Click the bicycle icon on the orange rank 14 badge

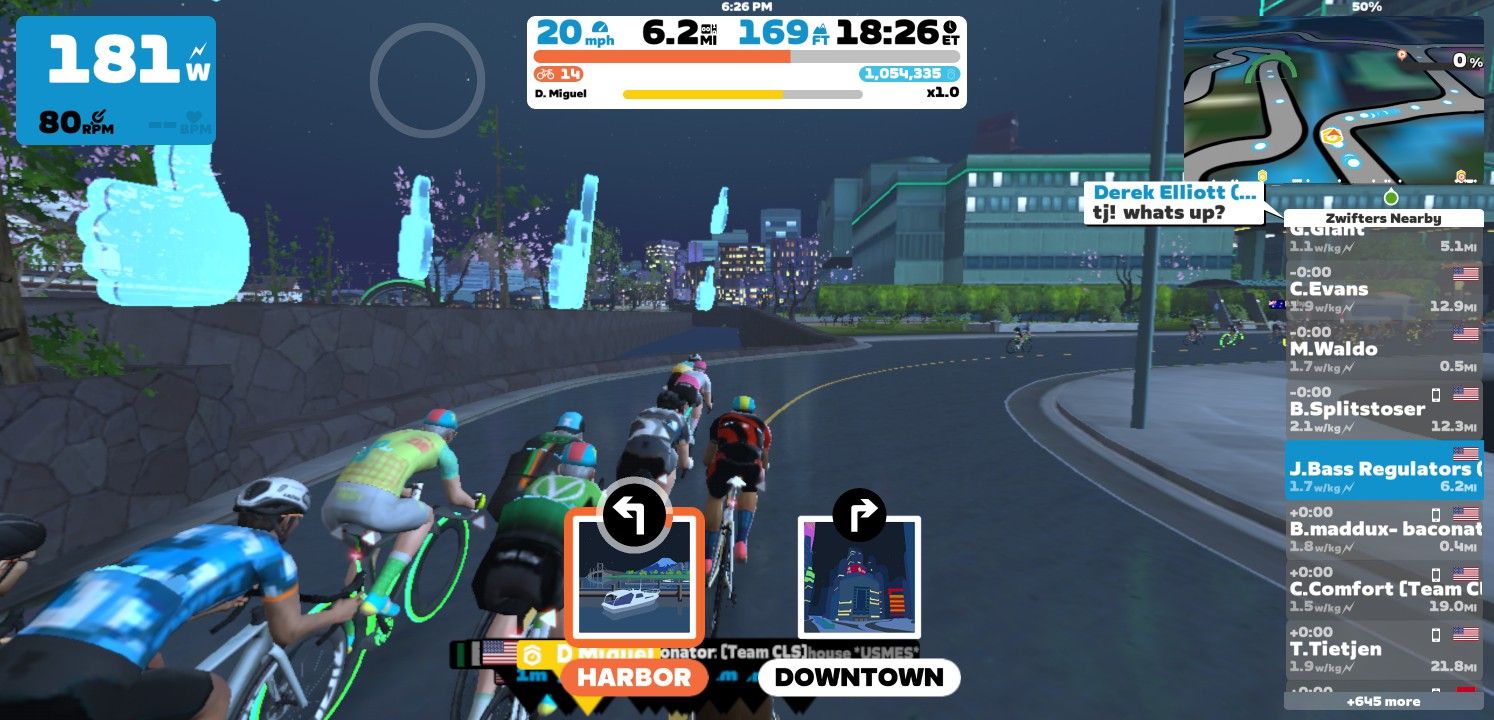tap(546, 73)
